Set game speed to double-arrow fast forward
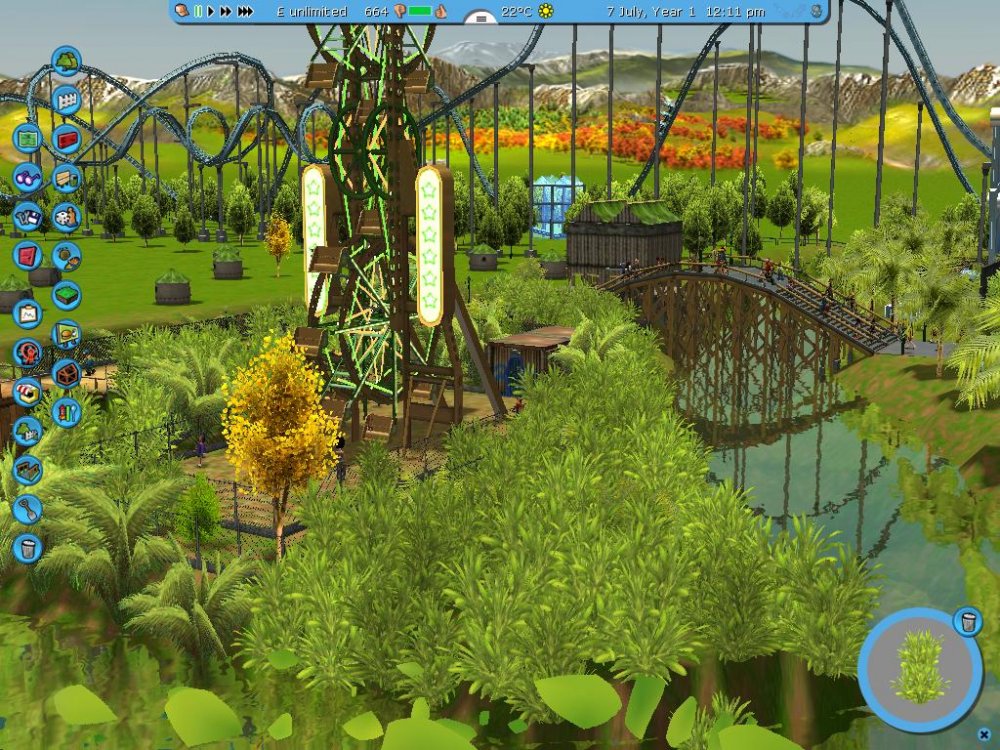This screenshot has width=1000, height=750. [x=226, y=11]
